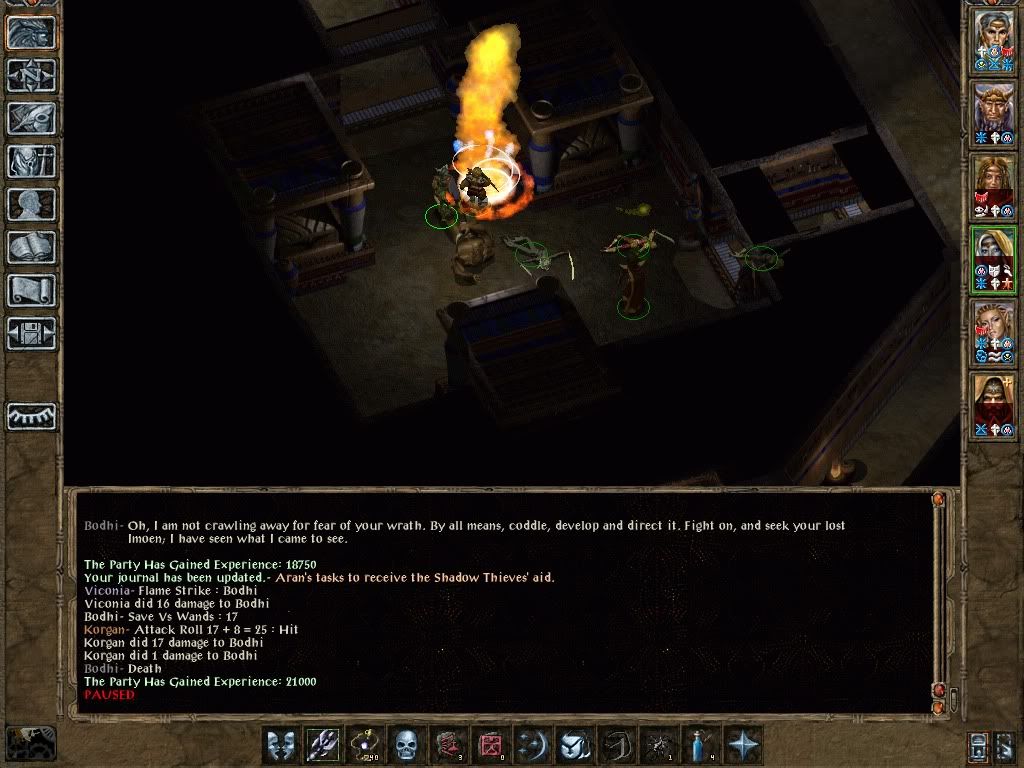
Task: Rest the party using the closed-eye button
Action: [31, 416]
